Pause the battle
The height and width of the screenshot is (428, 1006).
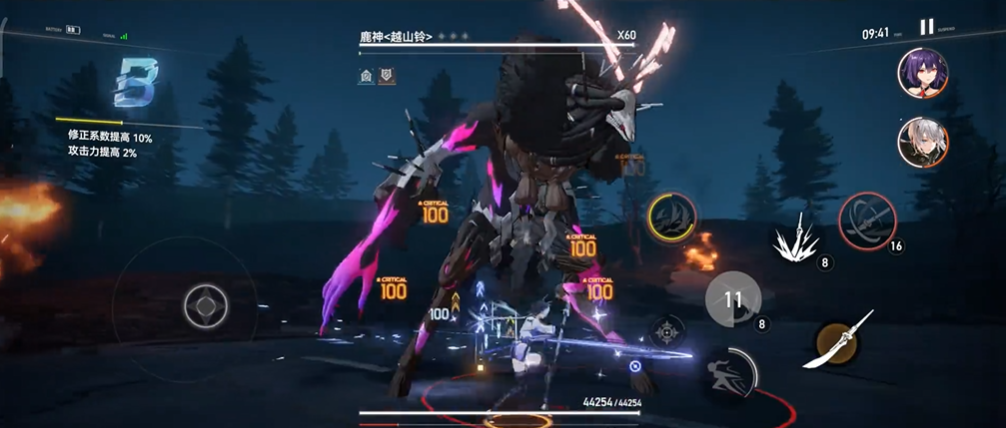(927, 27)
